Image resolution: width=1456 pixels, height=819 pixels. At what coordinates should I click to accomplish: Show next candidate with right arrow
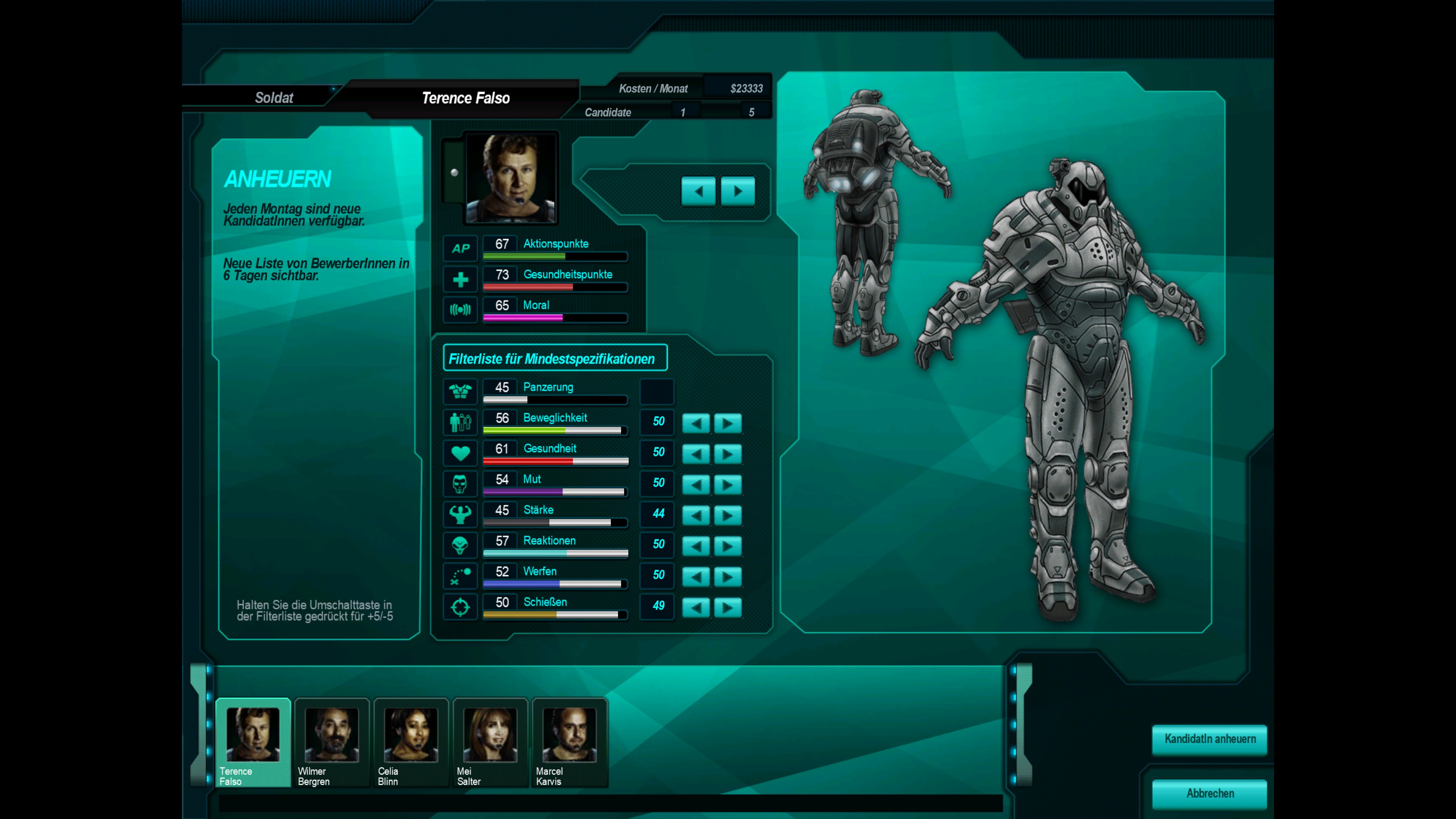(x=737, y=191)
